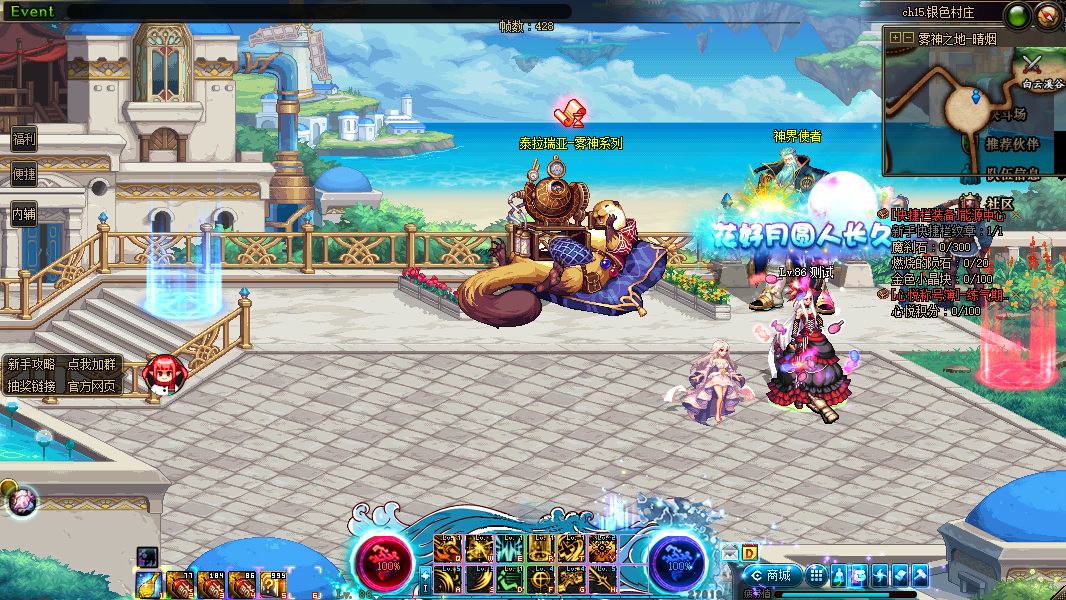Open the 福利 welfare menu
This screenshot has width=1066, height=600.
(x=23, y=140)
